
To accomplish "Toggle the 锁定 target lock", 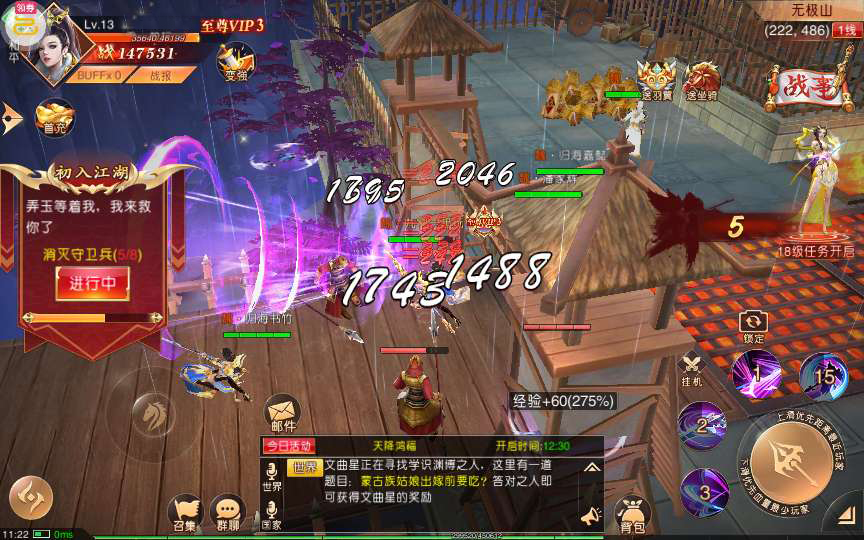I will tap(753, 326).
